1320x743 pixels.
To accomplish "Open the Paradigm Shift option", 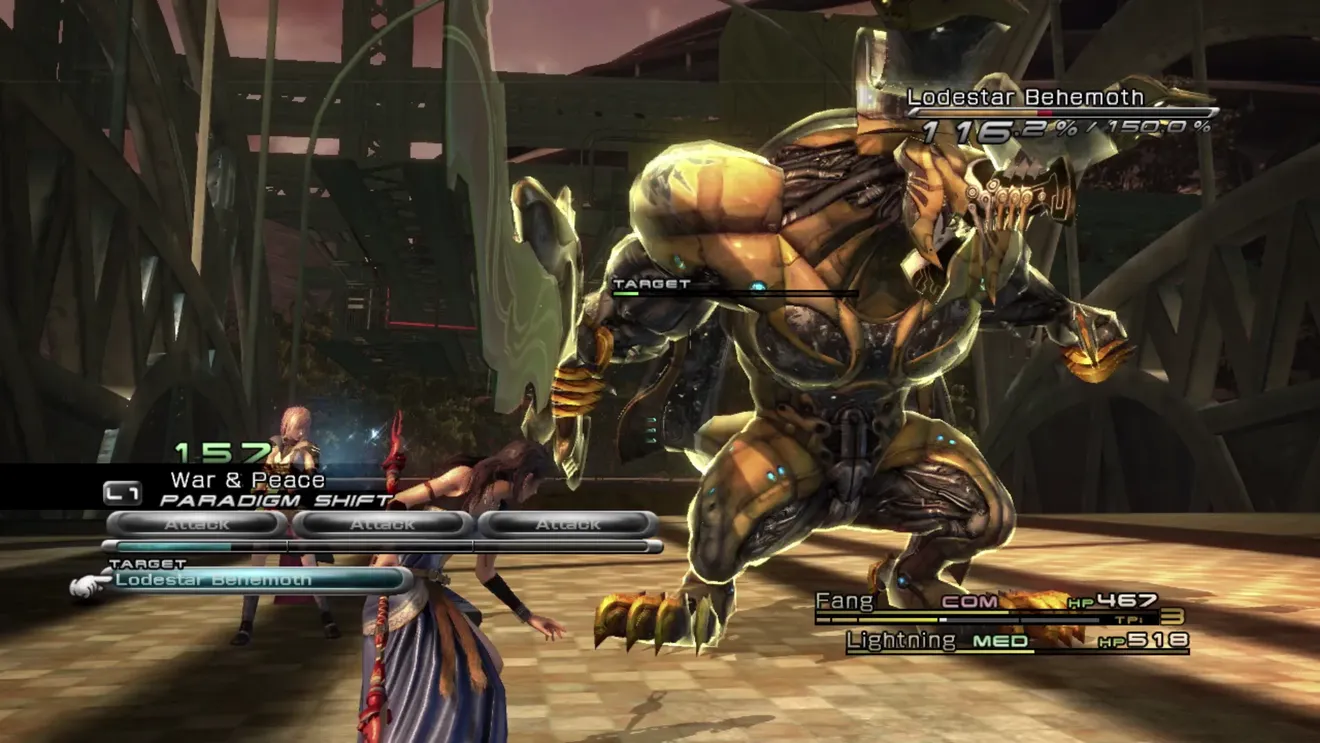I will [275, 499].
